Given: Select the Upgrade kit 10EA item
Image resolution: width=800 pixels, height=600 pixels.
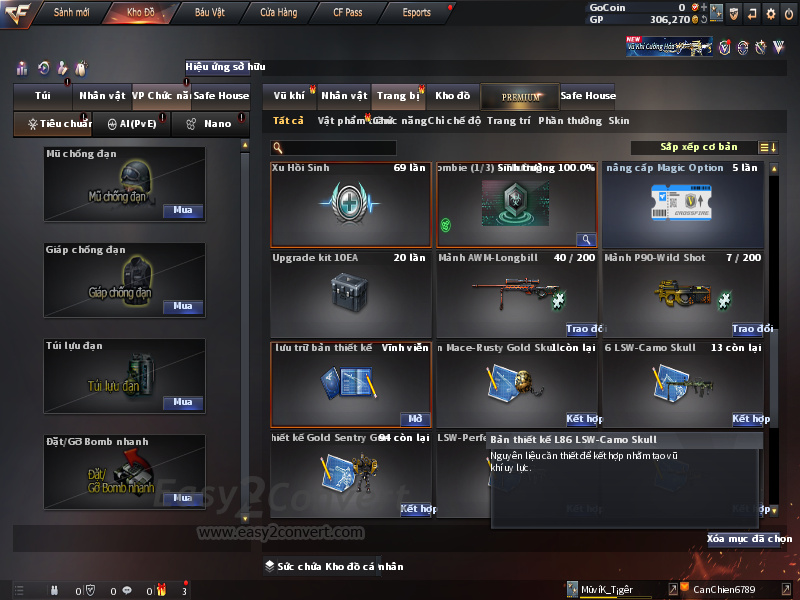Looking at the screenshot, I should (351, 293).
